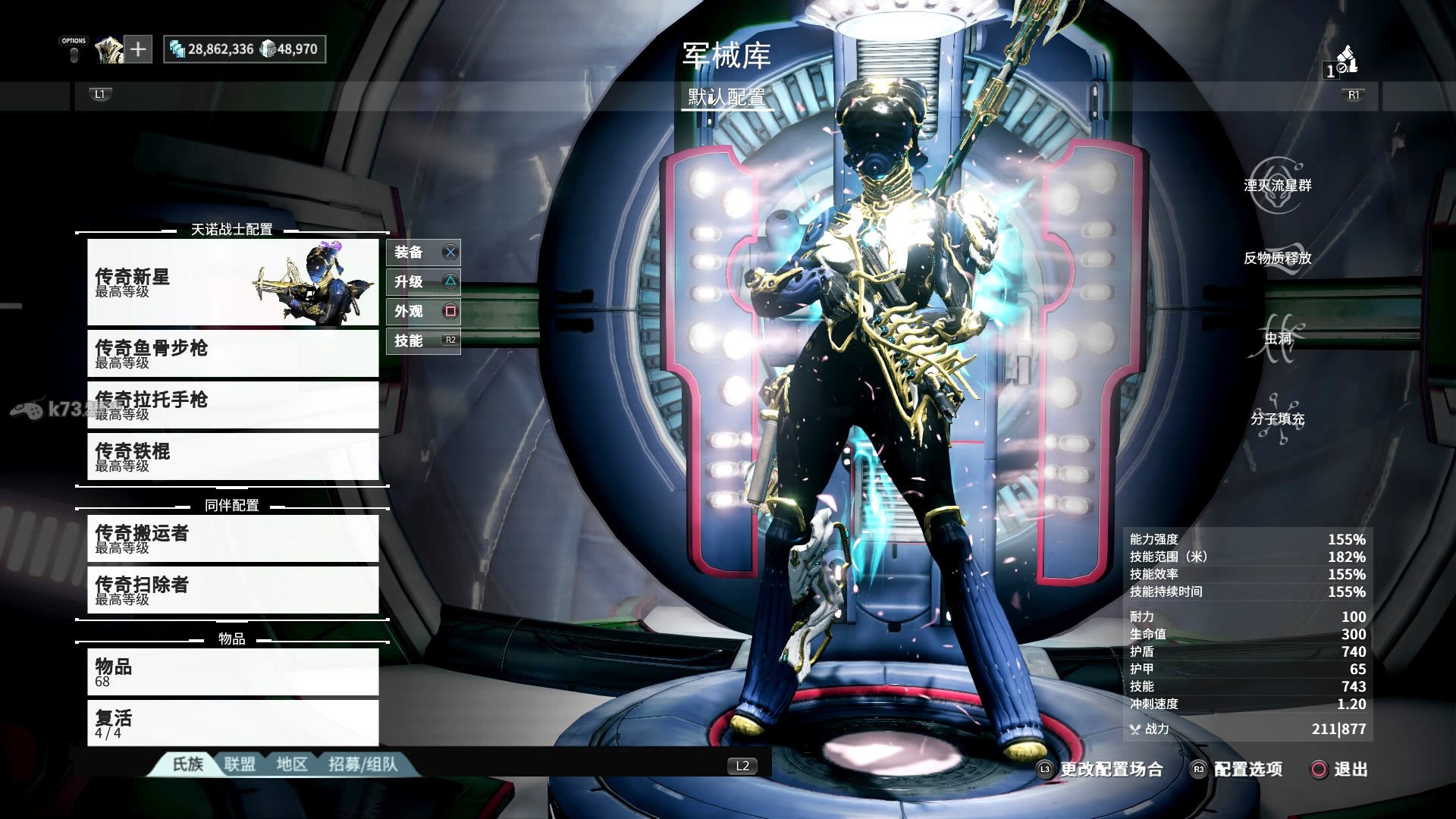Switch to the 招募/组队 chat tab

point(362,764)
